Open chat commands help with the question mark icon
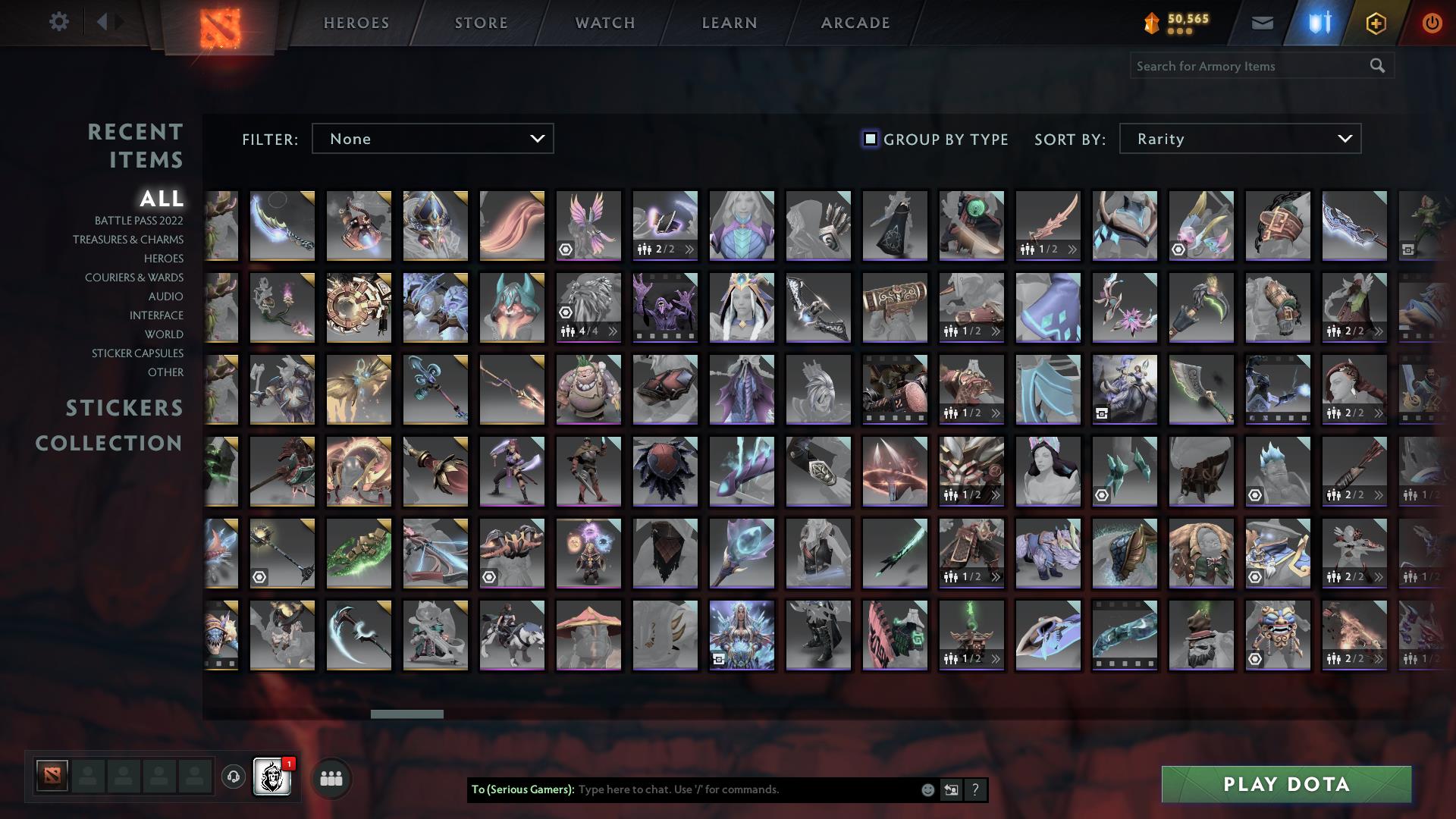This screenshot has height=819, width=1456. point(975,789)
